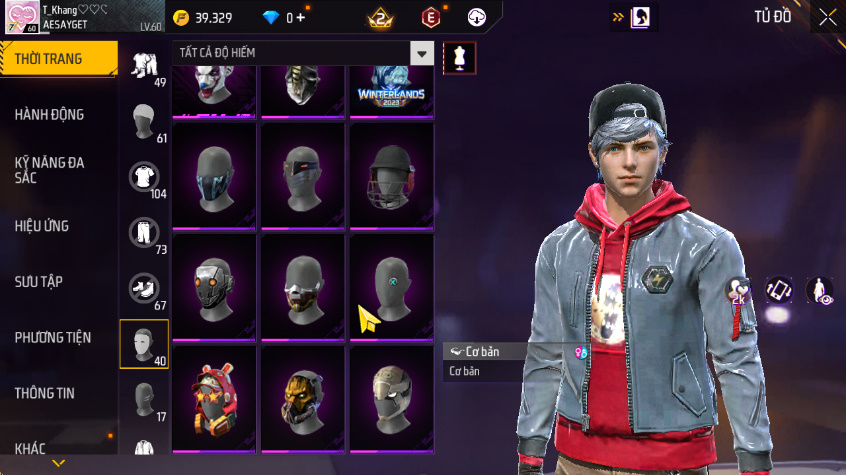Toggle the rotate phone view icon
This screenshot has height=475, width=846.
pos(779,290)
